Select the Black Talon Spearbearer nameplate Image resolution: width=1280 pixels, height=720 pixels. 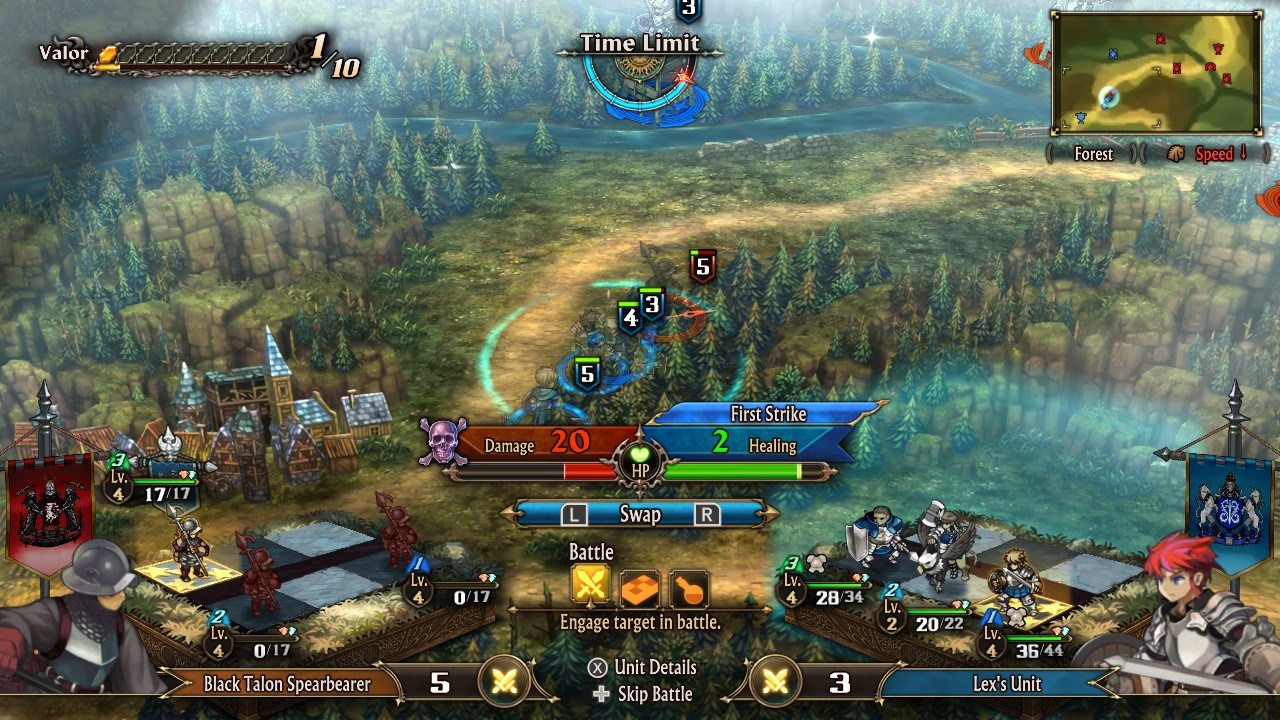pyautogui.click(x=287, y=684)
